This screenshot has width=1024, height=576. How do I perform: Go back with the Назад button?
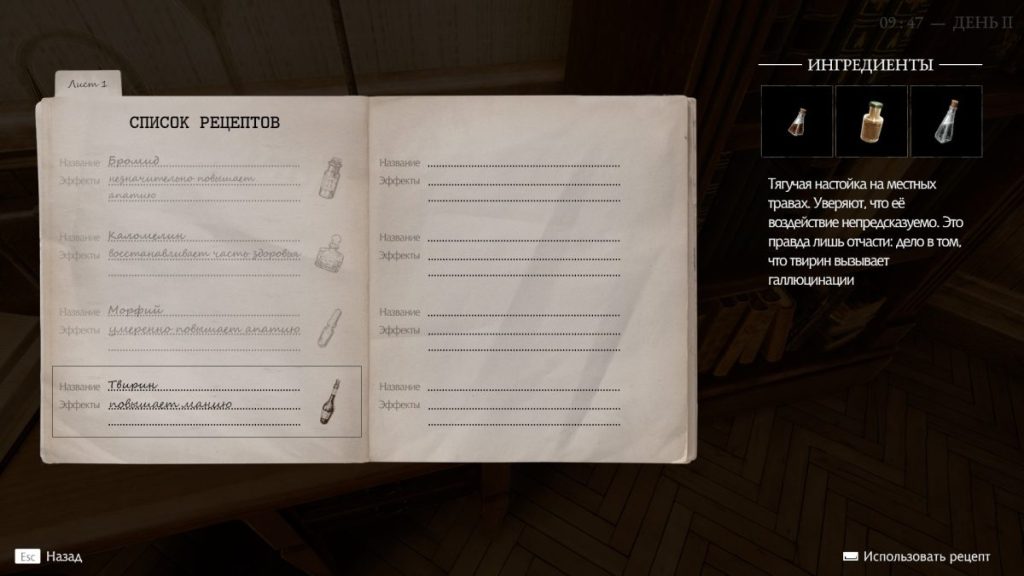tap(48, 556)
